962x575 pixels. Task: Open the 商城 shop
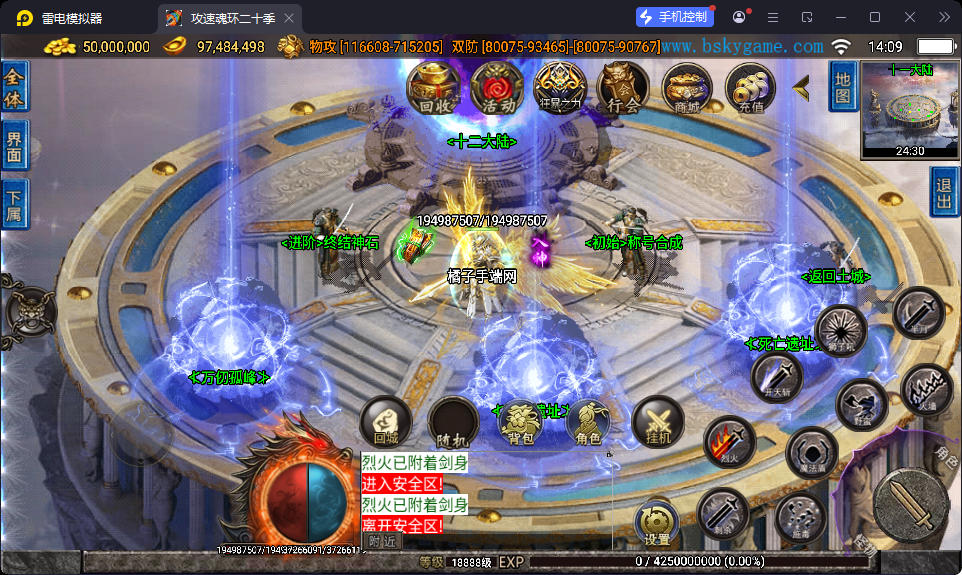(x=687, y=88)
